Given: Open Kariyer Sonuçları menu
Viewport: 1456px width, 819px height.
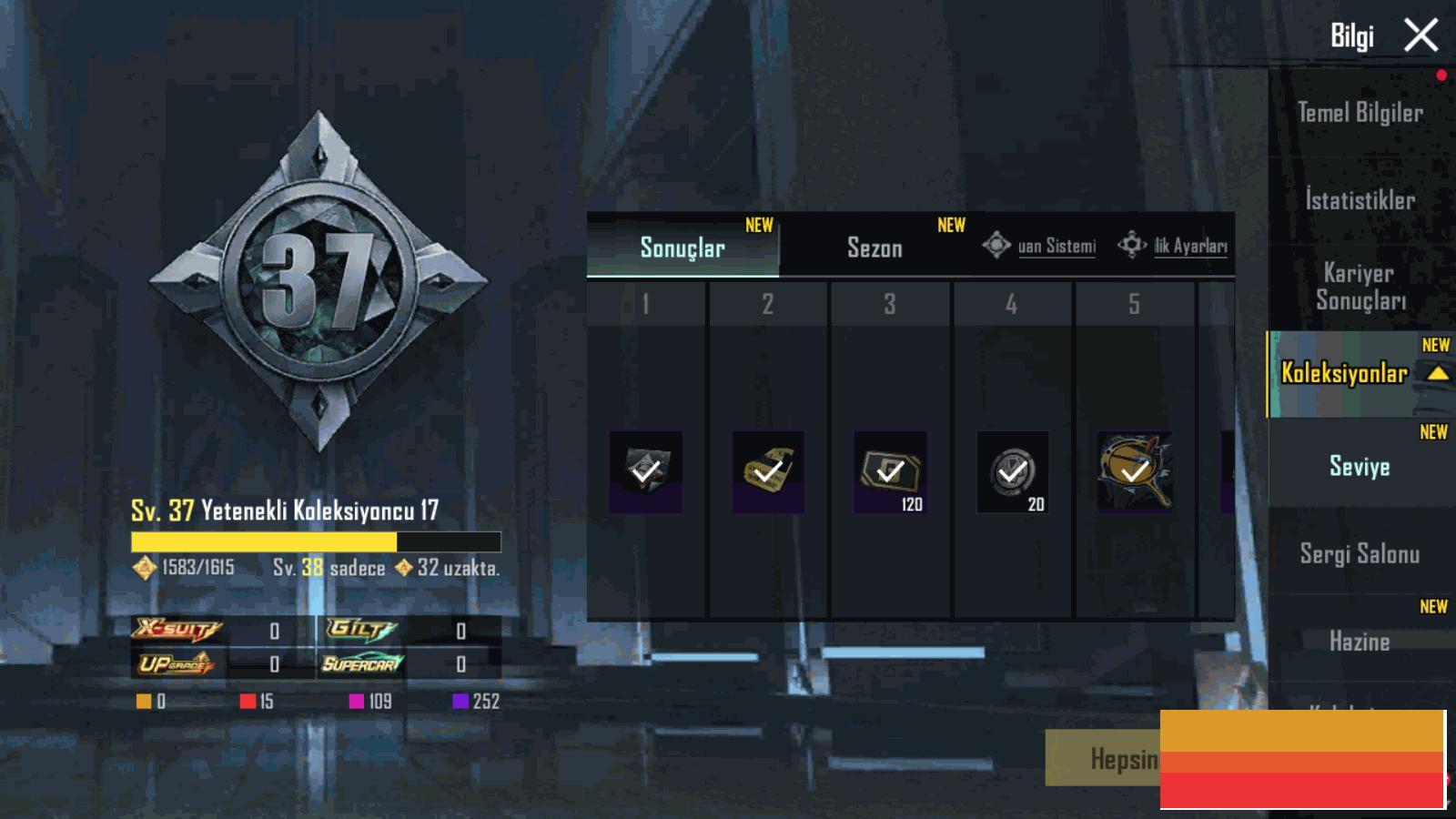Looking at the screenshot, I should pos(1360,287).
